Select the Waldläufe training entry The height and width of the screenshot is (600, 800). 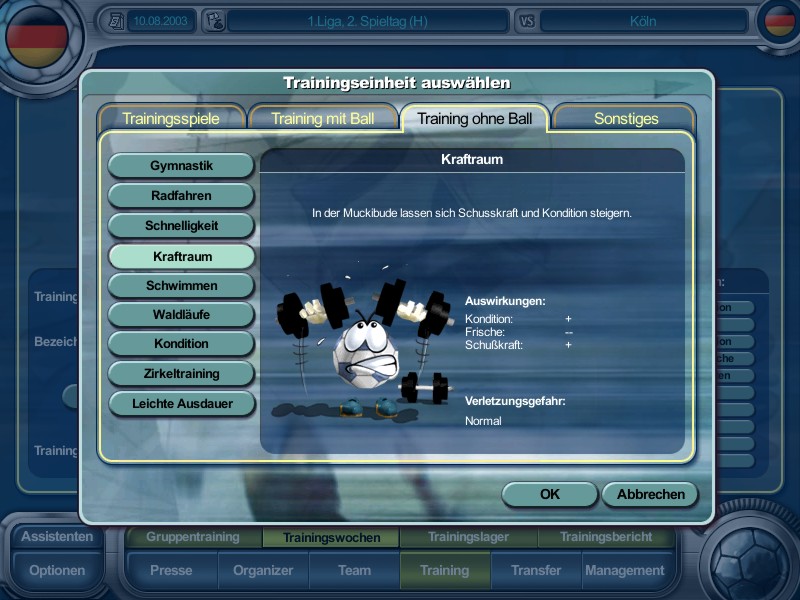coord(181,314)
